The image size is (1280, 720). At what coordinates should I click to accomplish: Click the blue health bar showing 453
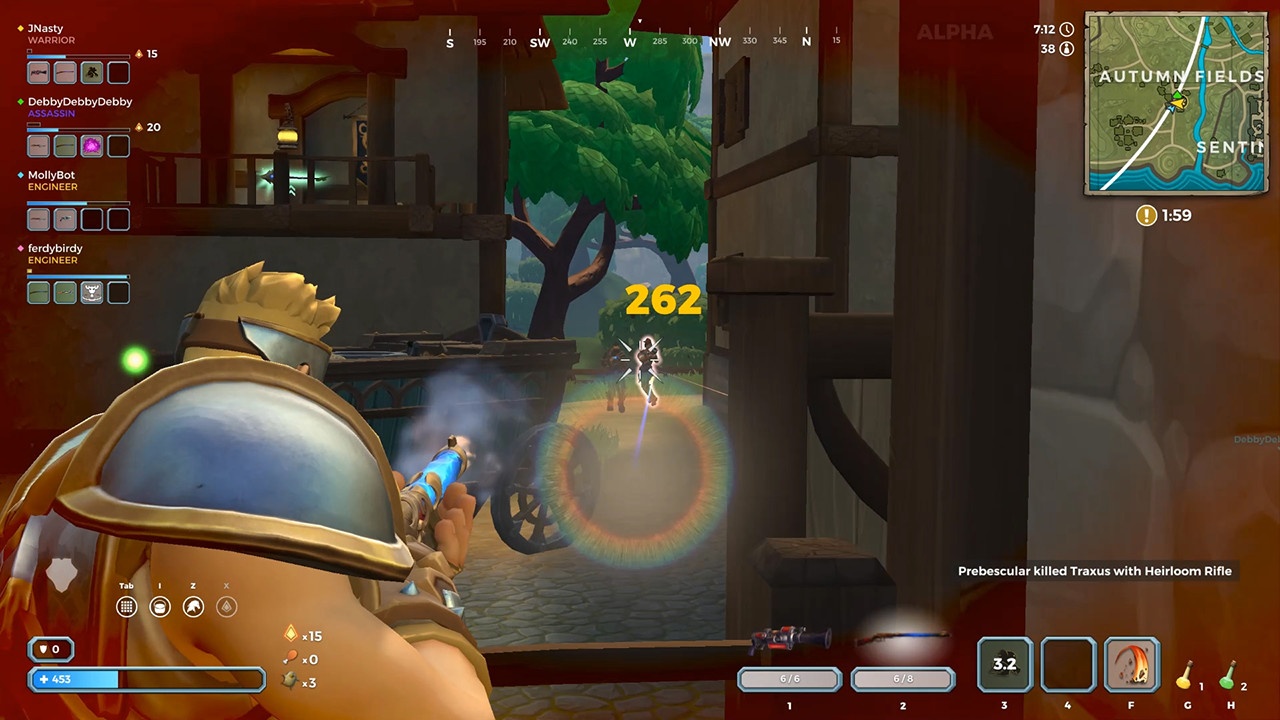point(147,679)
